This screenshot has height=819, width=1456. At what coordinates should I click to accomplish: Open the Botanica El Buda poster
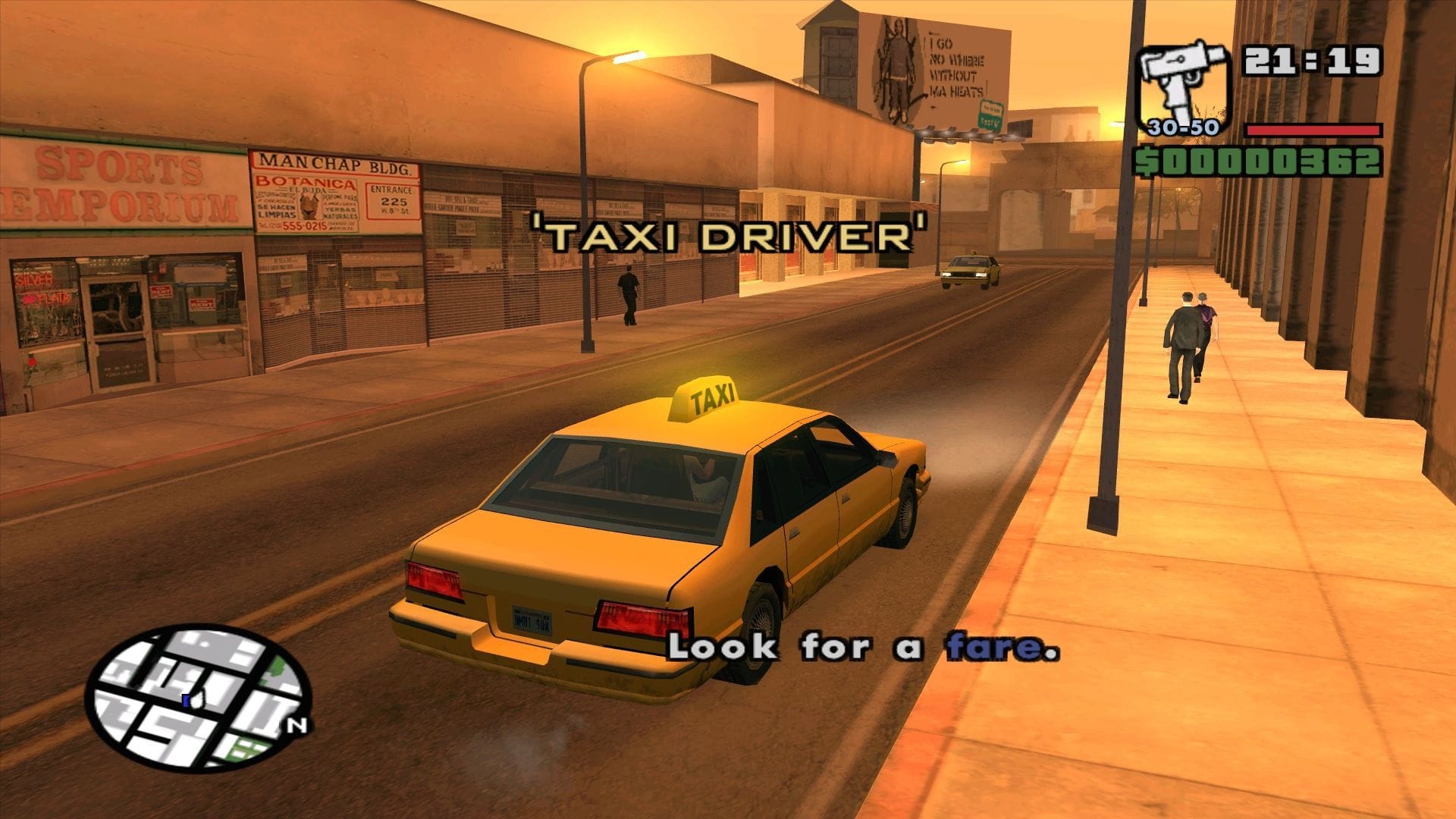(306, 205)
